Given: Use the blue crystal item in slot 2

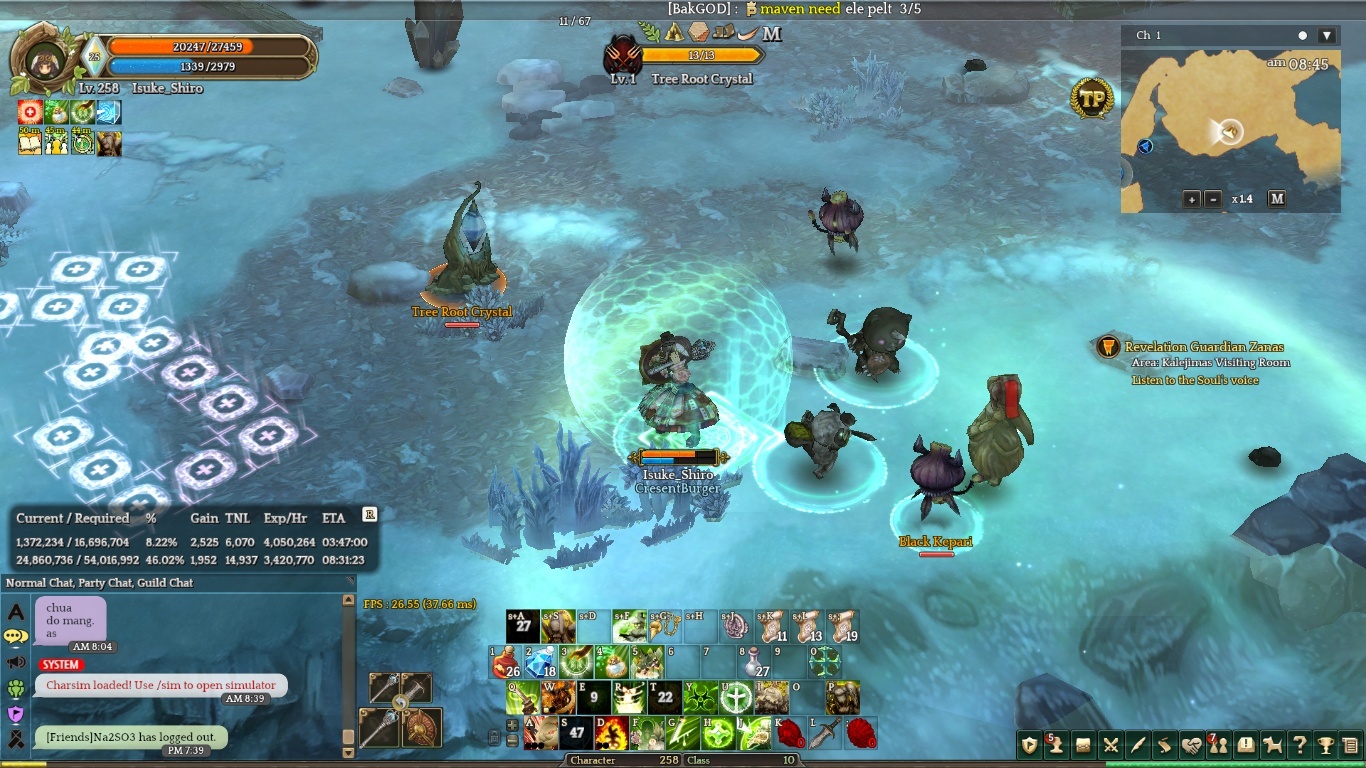Looking at the screenshot, I should tap(541, 662).
